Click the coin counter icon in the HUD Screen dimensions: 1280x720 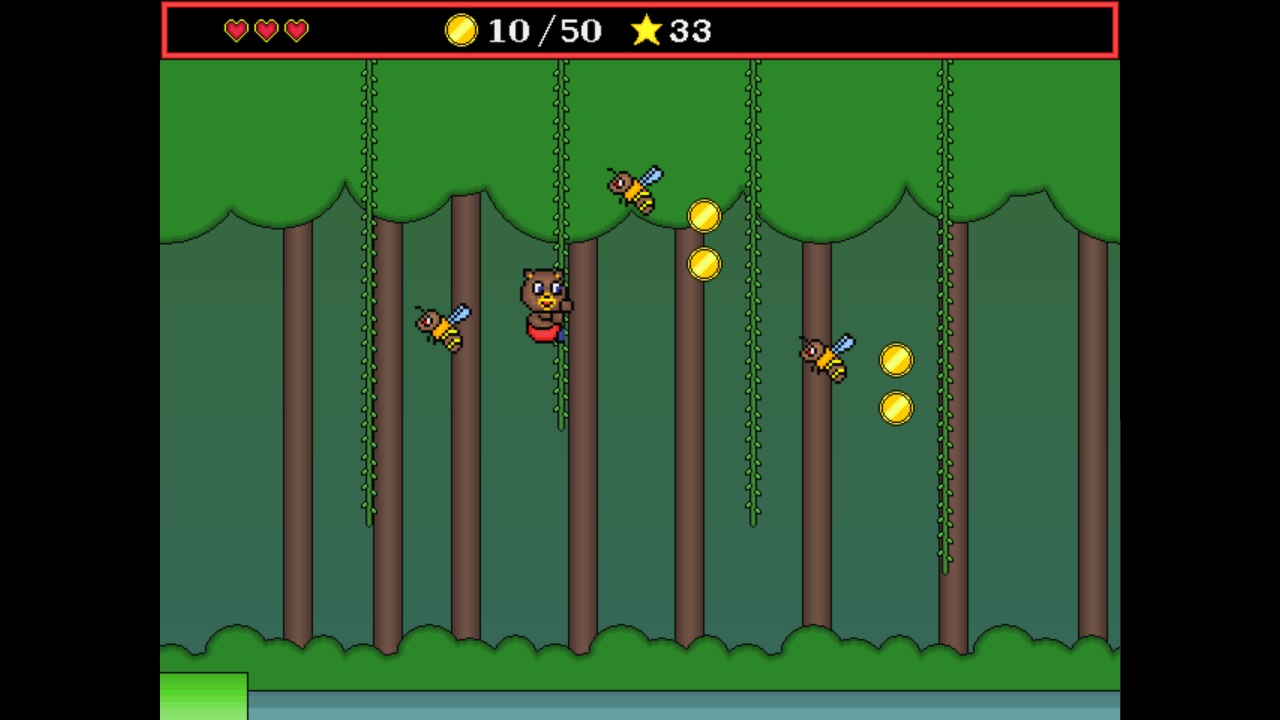point(460,31)
